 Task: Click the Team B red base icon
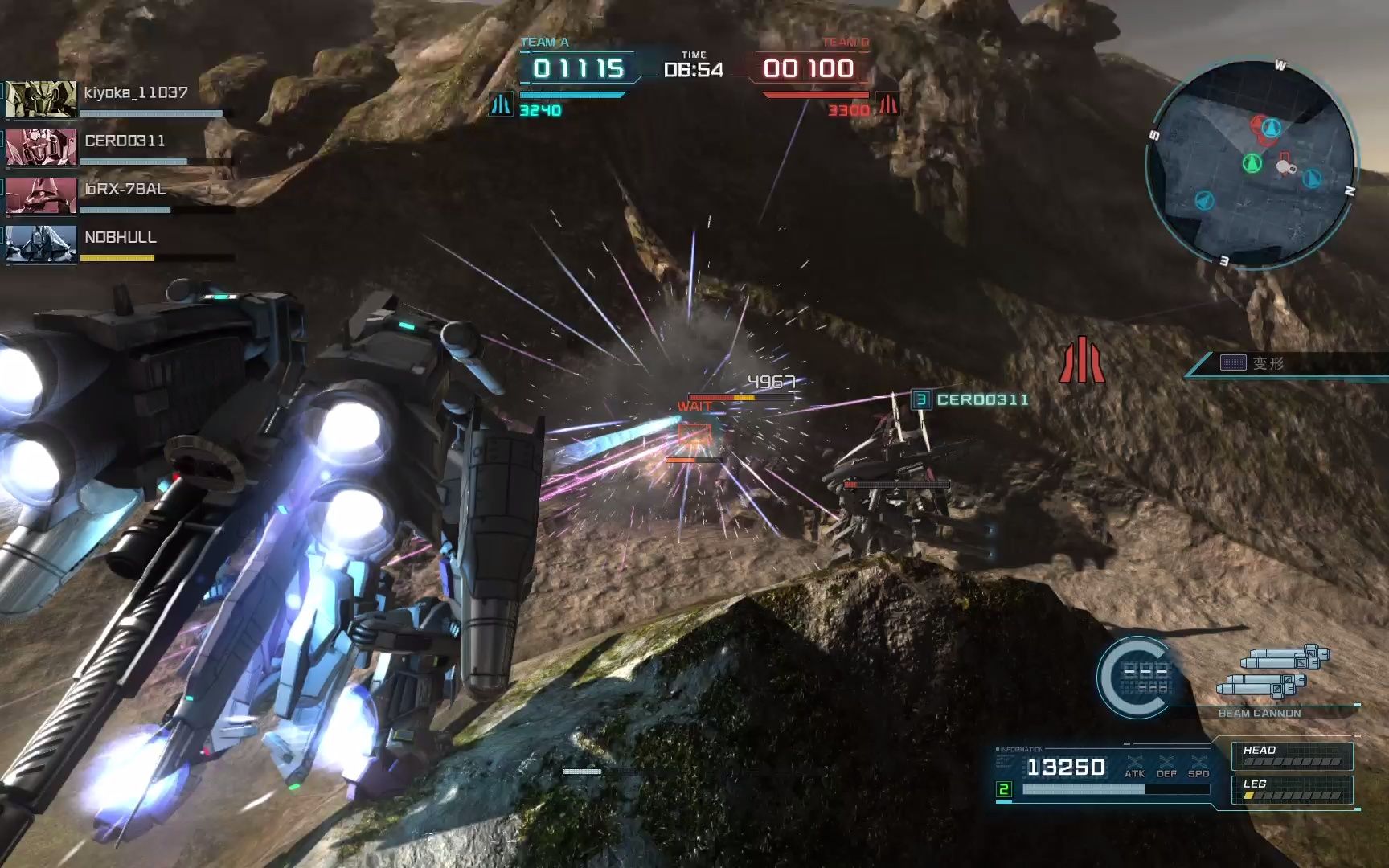tap(888, 104)
